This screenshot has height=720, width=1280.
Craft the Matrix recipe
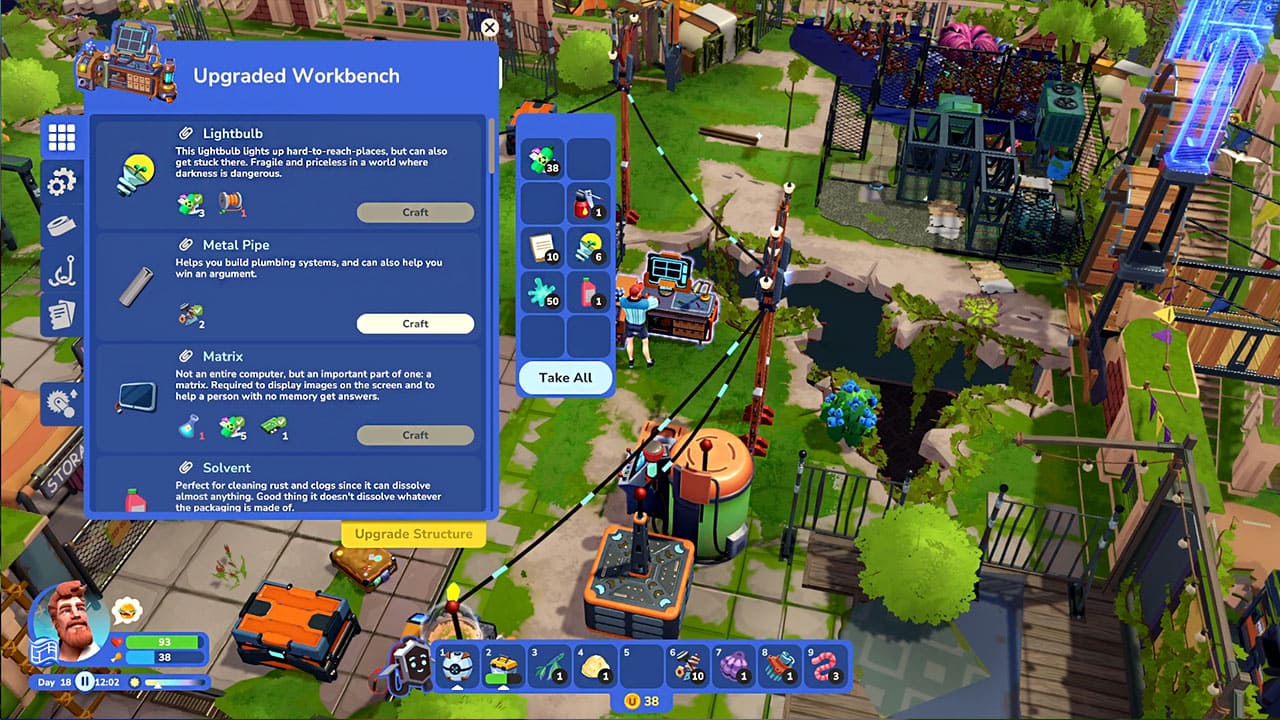click(415, 435)
